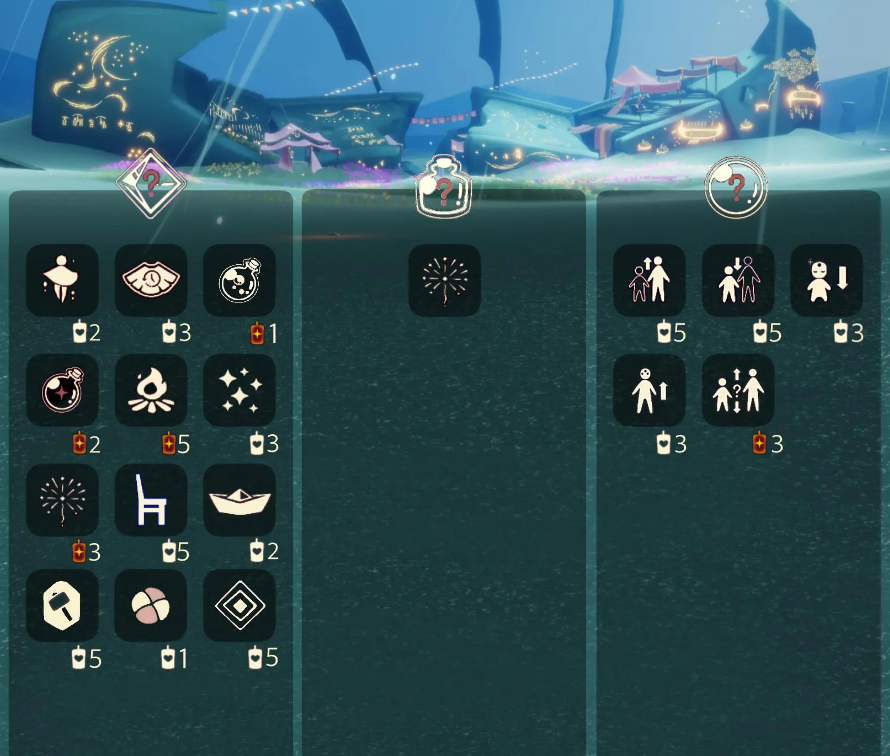Select the shrink-smaller pair resize spell

pyautogui.click(x=738, y=281)
